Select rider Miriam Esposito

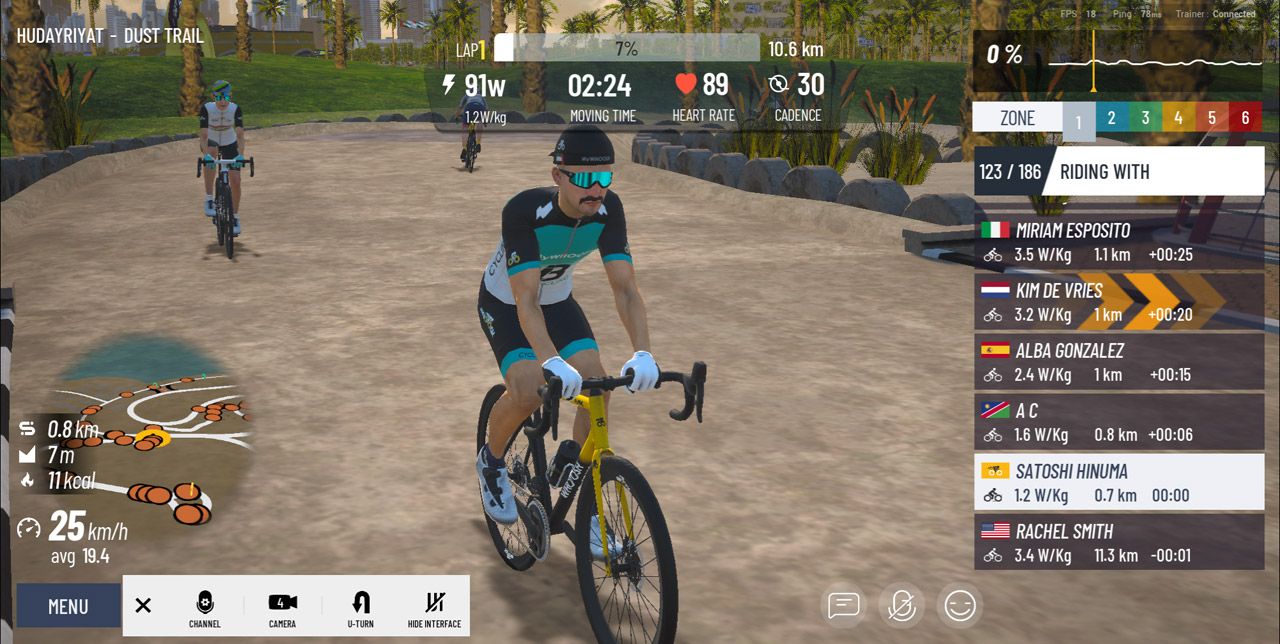(x=1118, y=242)
